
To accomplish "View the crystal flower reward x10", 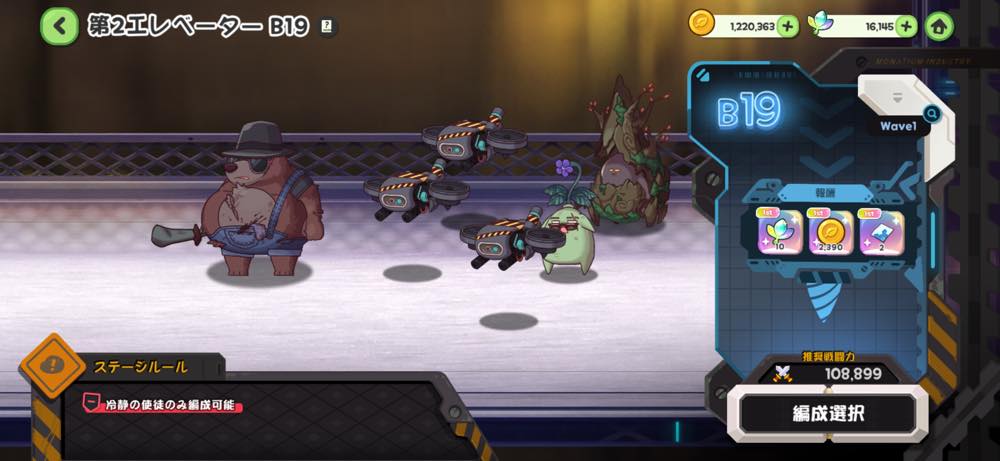I will pos(778,231).
